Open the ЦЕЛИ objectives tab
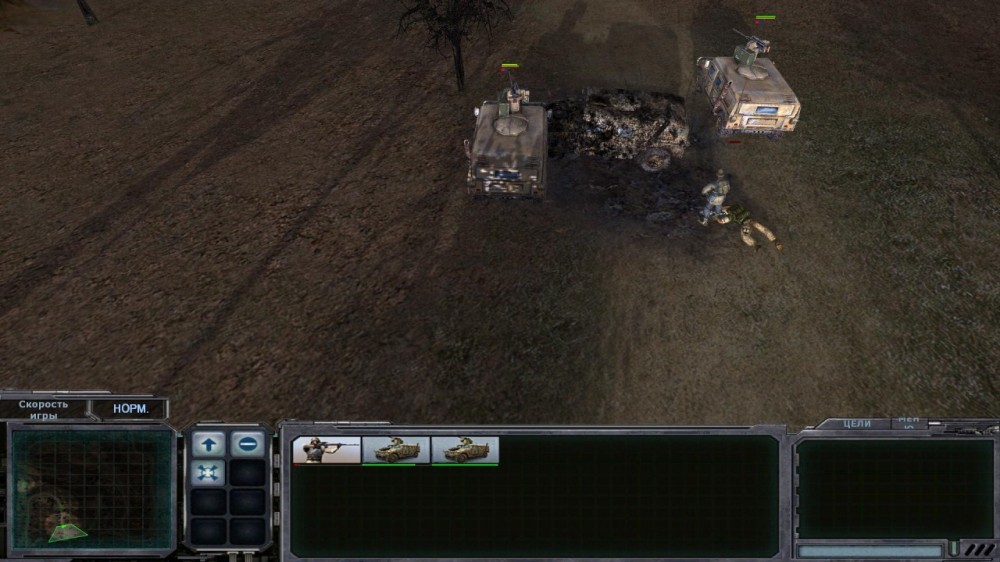 point(857,424)
